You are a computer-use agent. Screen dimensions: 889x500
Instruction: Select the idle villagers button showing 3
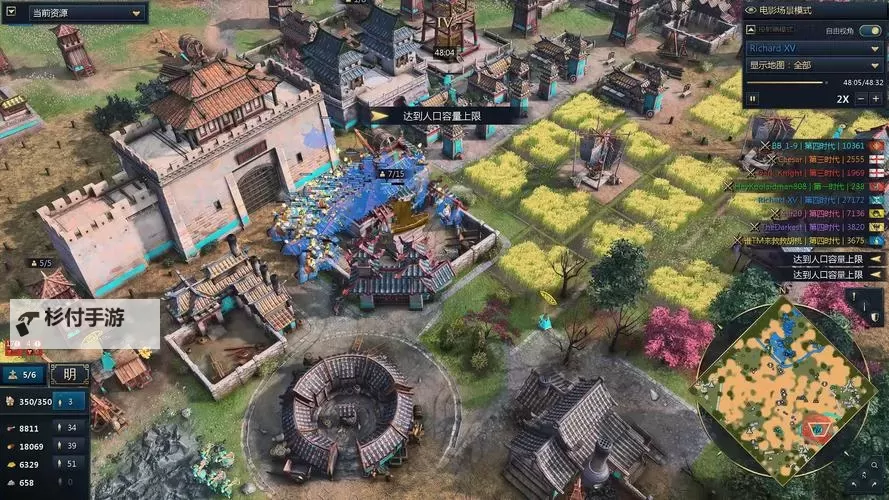tap(71, 401)
